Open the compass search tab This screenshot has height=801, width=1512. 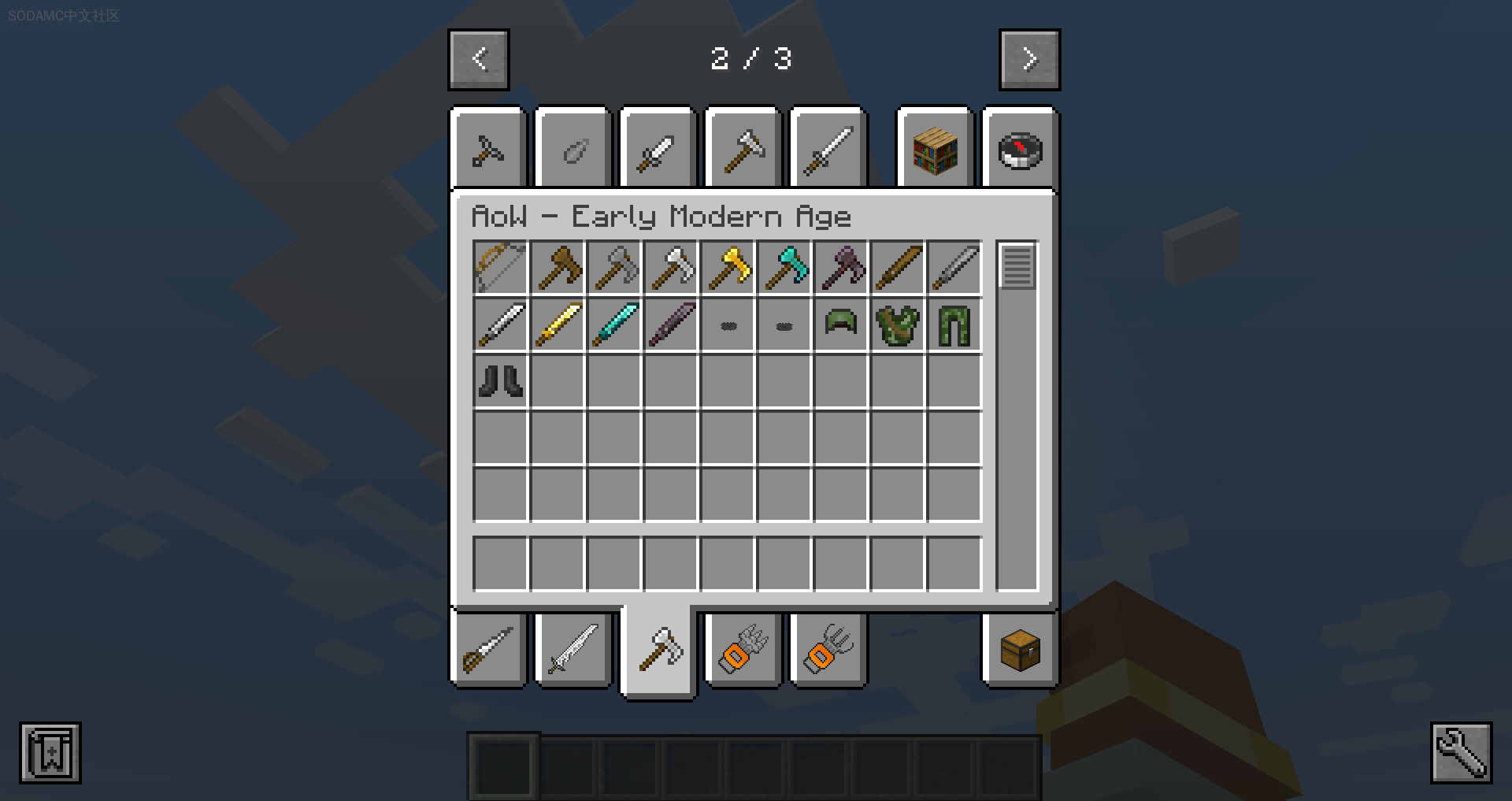click(1020, 150)
